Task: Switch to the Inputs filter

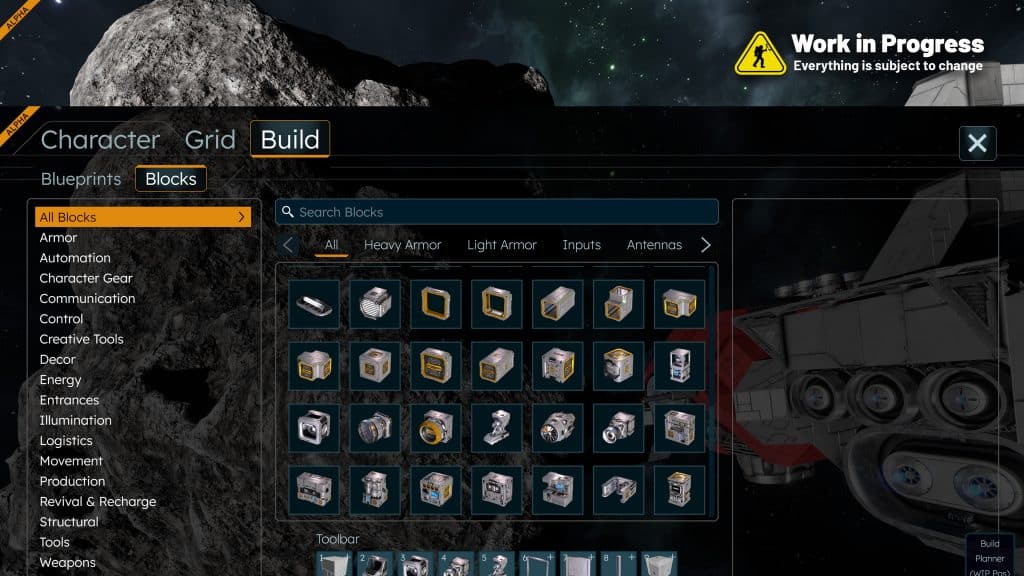Action: 582,245
